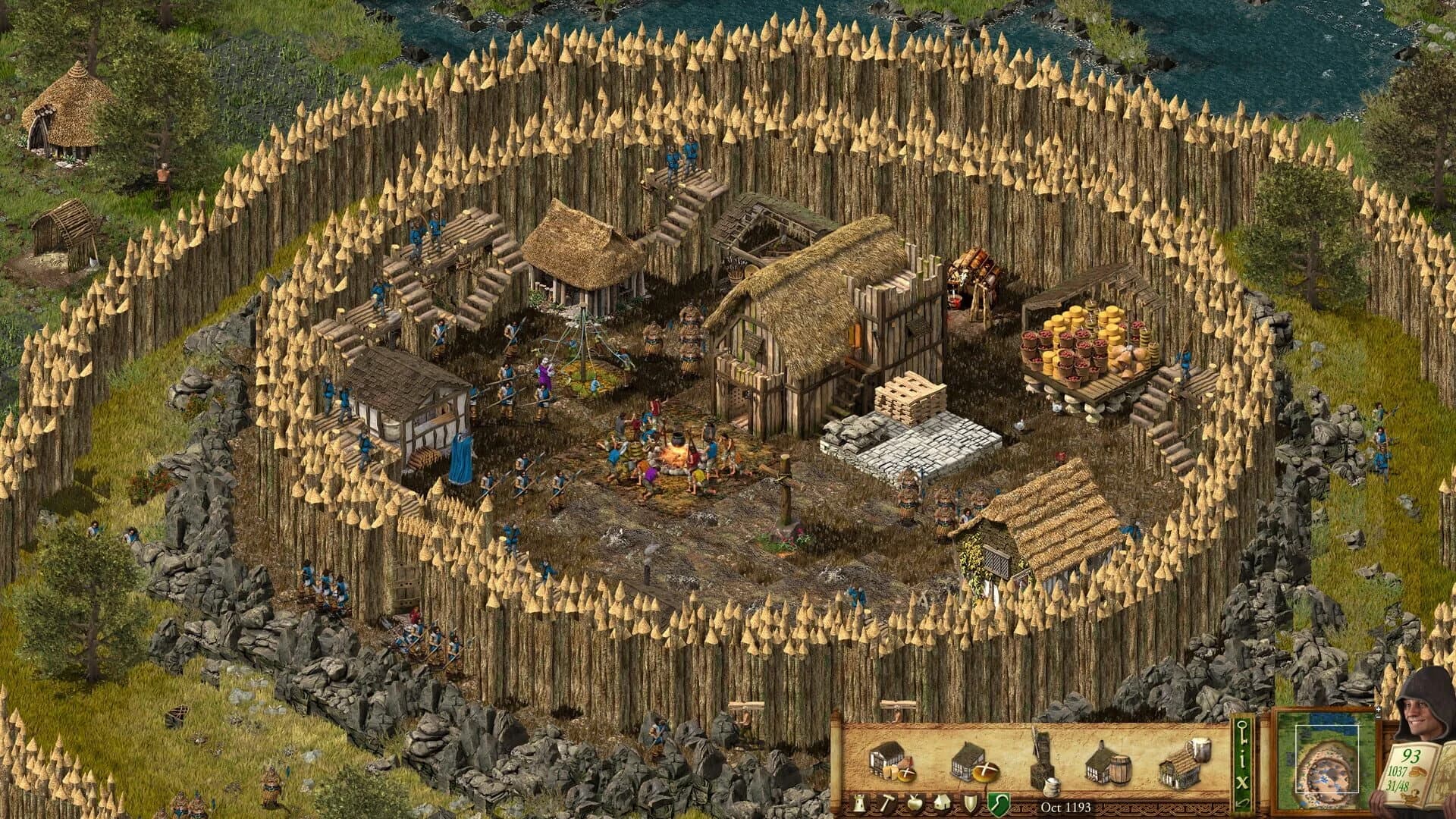Click the popularity number 93 in the book
The image size is (1456, 819).
(x=1410, y=756)
